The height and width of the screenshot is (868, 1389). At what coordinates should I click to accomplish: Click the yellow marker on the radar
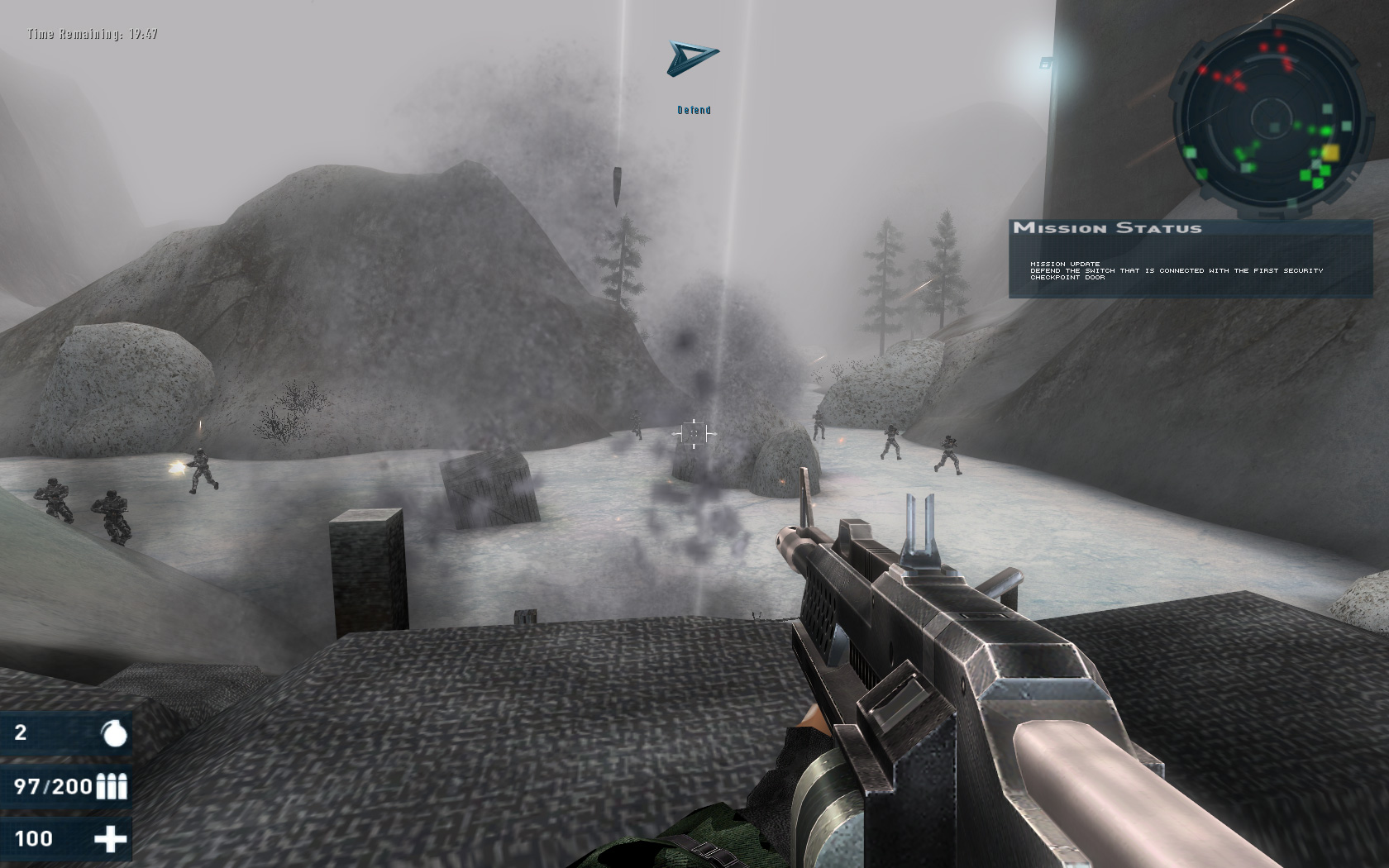(1330, 152)
